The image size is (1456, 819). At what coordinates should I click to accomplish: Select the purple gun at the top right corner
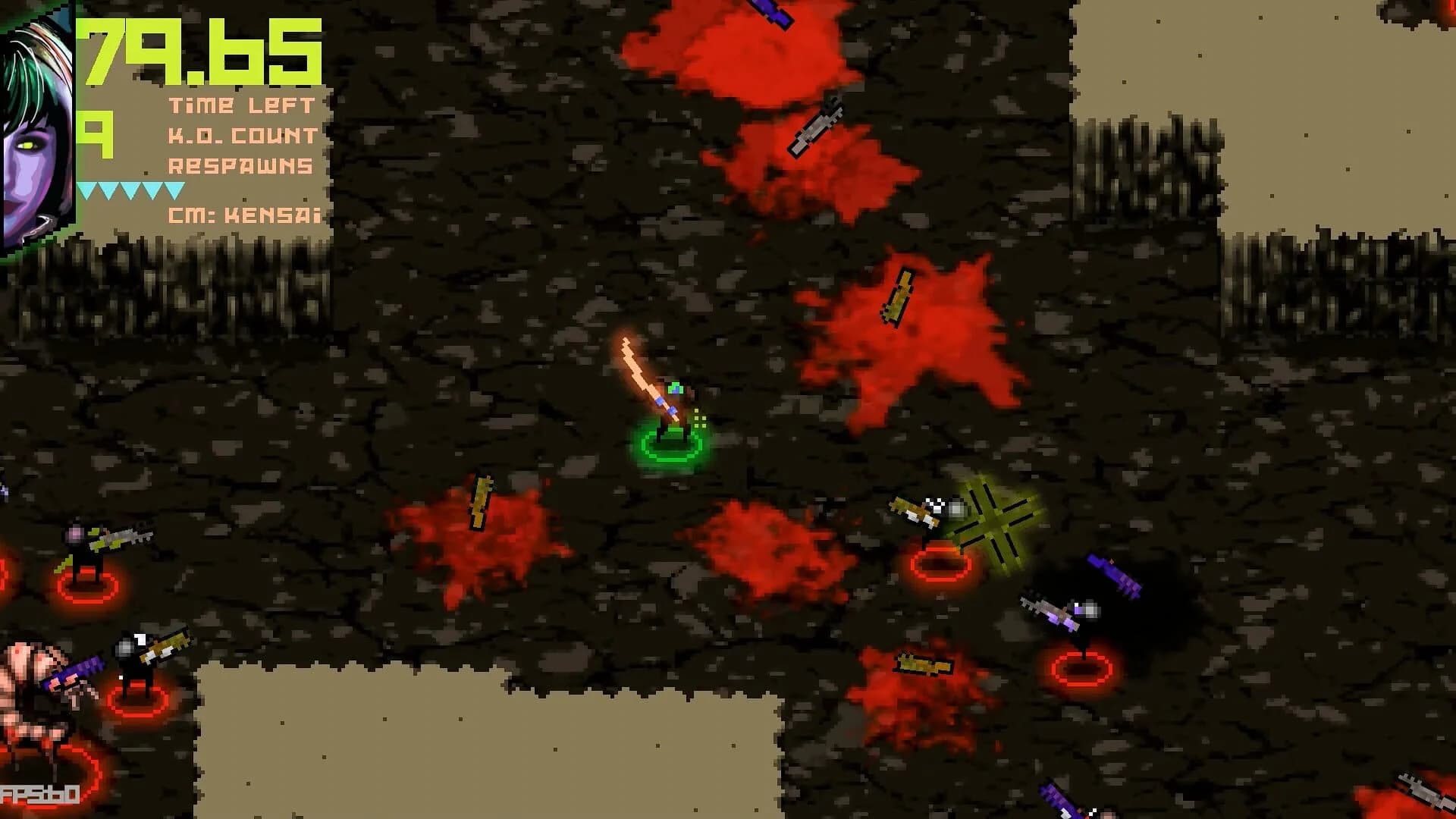[x=770, y=14]
